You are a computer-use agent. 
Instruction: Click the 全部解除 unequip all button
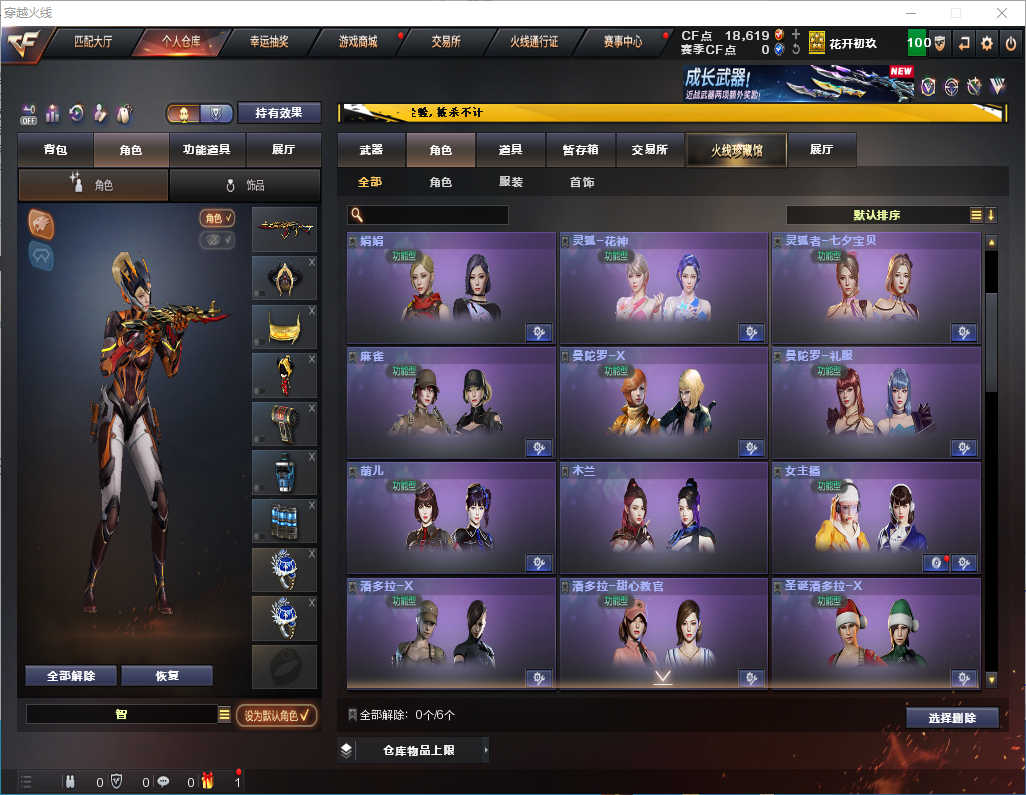click(x=71, y=675)
